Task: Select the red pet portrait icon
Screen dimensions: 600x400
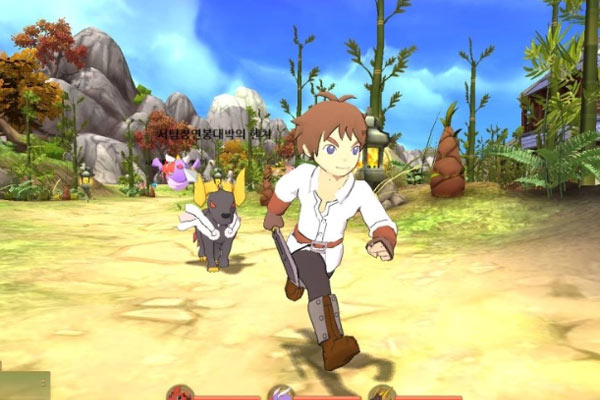Action: click(x=180, y=393)
